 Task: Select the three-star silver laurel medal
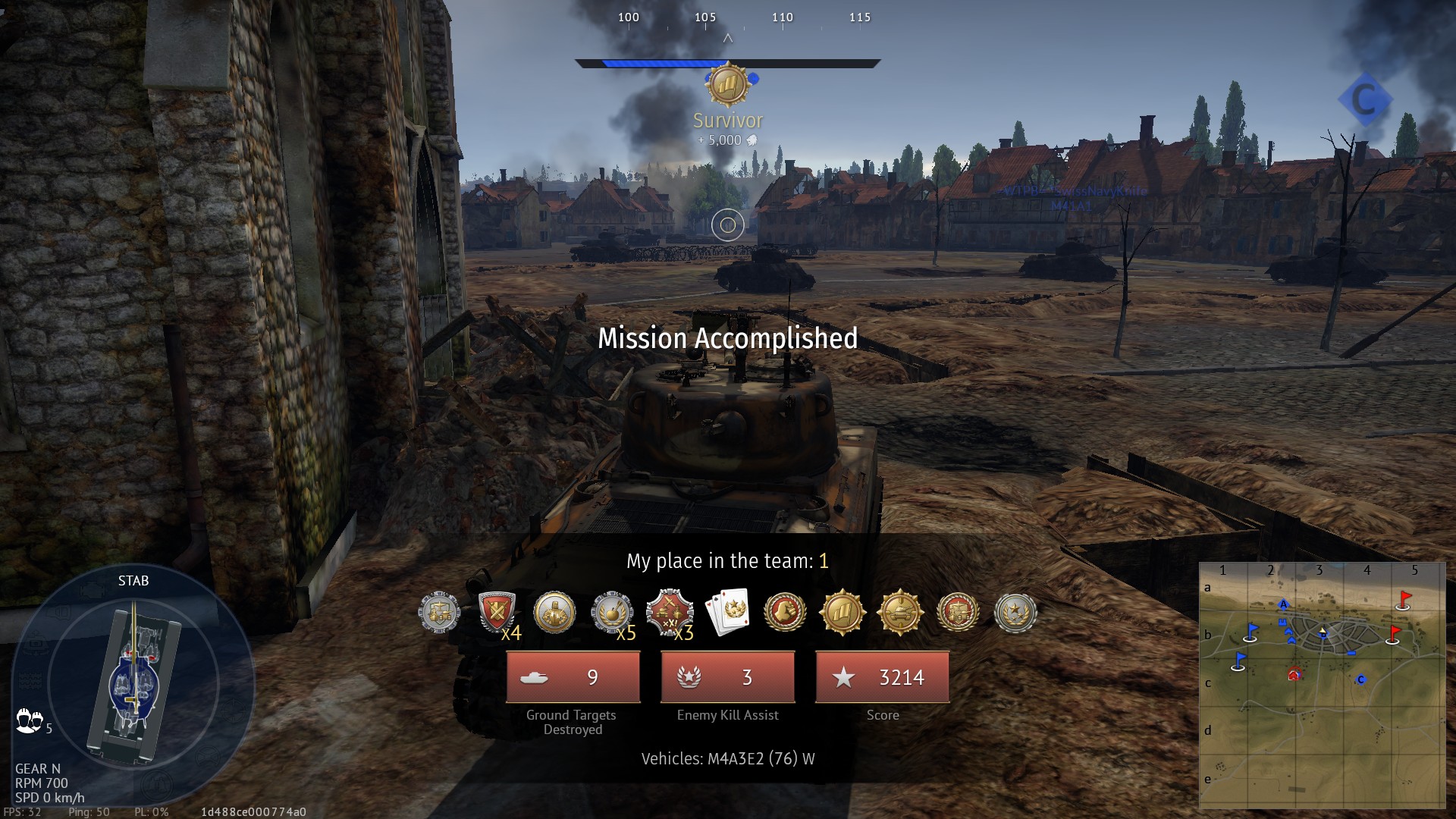tap(1015, 612)
